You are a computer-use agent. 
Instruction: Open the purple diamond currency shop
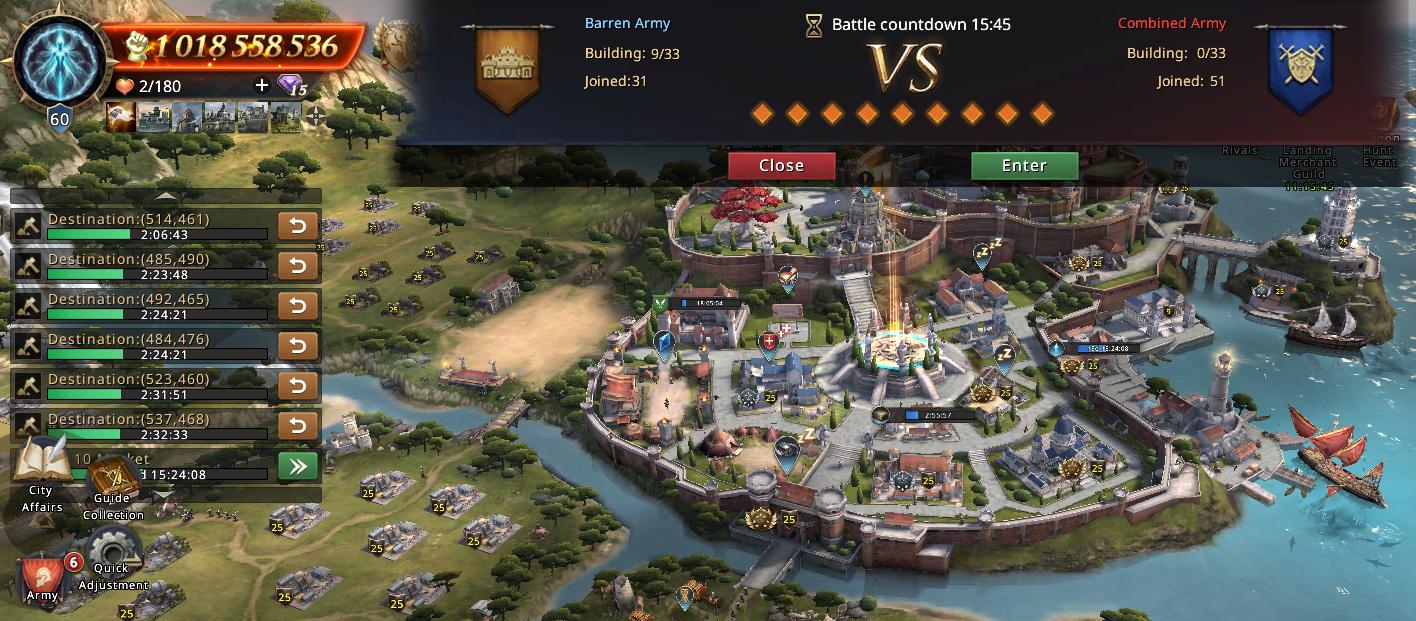tap(291, 86)
